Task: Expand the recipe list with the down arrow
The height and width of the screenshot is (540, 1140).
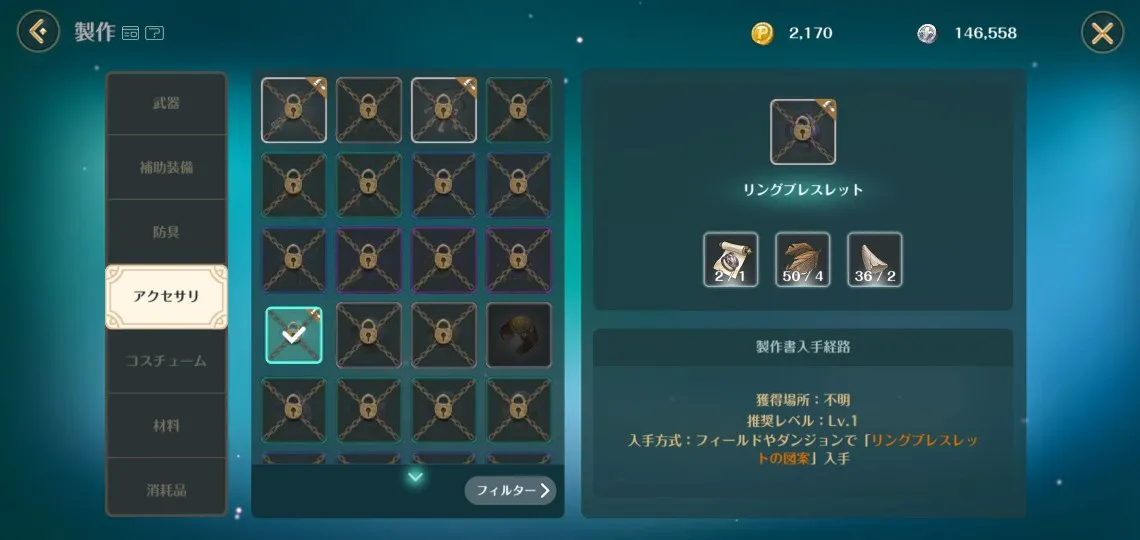Action: [415, 477]
